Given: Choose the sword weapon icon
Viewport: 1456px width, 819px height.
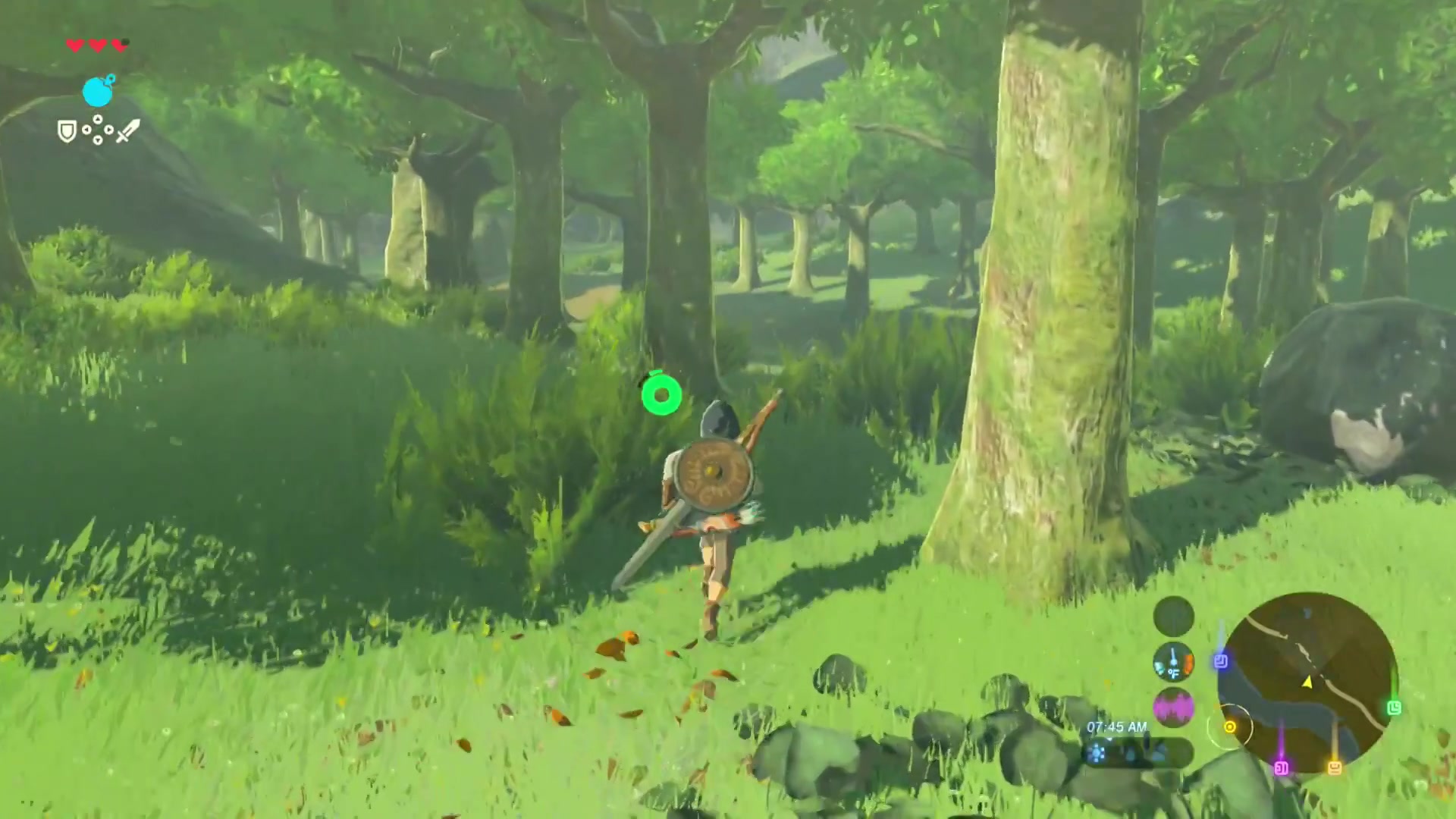Looking at the screenshot, I should tap(127, 131).
